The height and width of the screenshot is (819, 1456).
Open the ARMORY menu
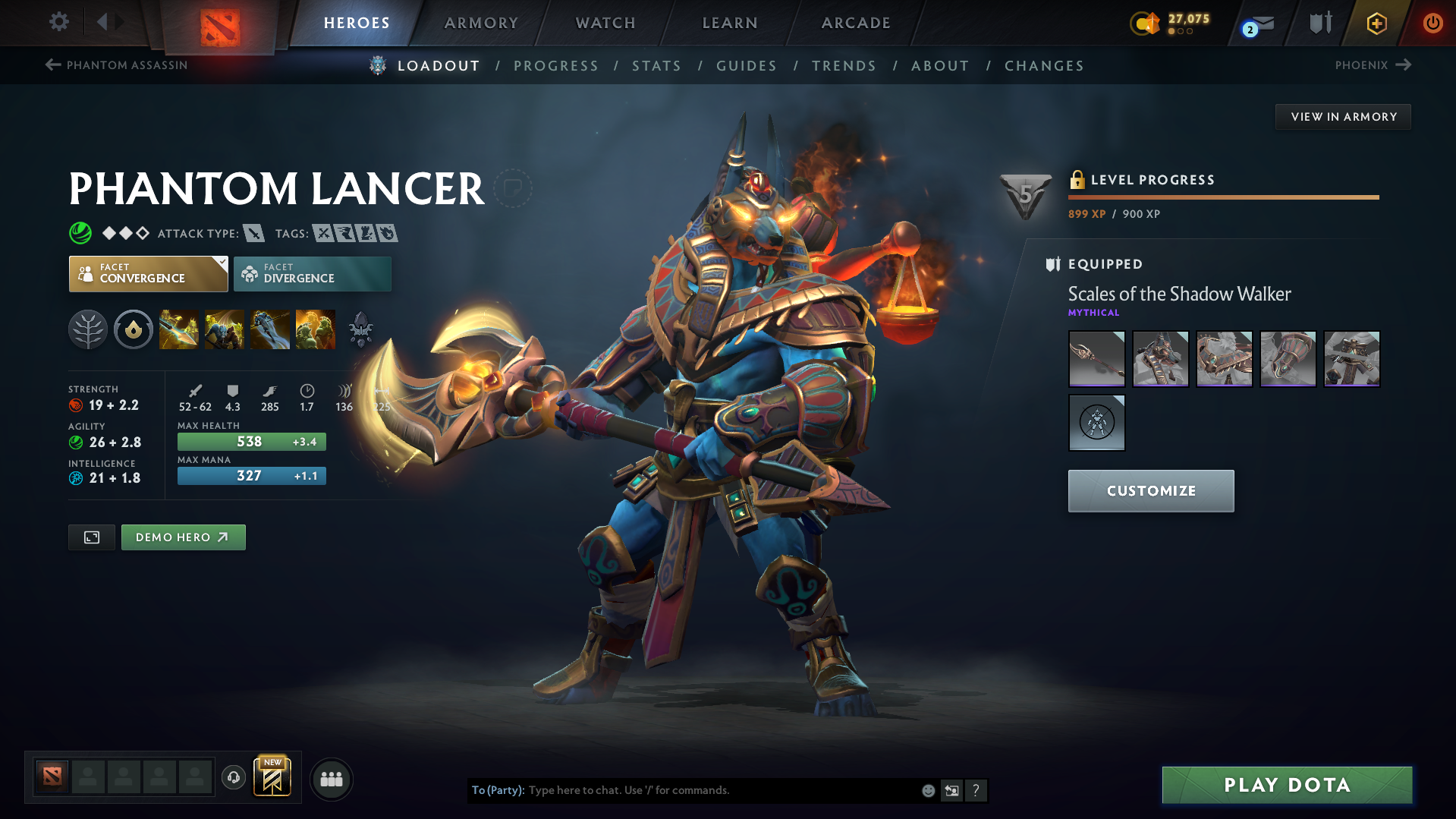[x=481, y=23]
